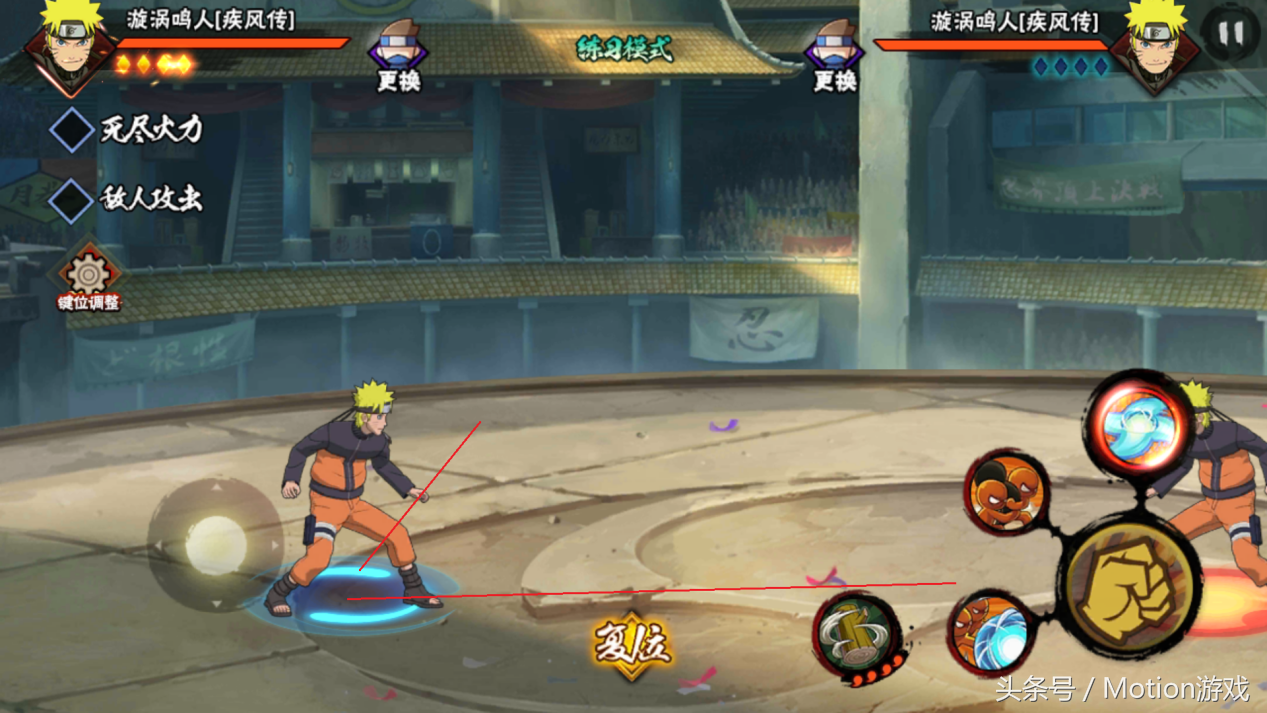Toggle the 无尽火力 option
The height and width of the screenshot is (713, 1267).
pyautogui.click(x=72, y=129)
